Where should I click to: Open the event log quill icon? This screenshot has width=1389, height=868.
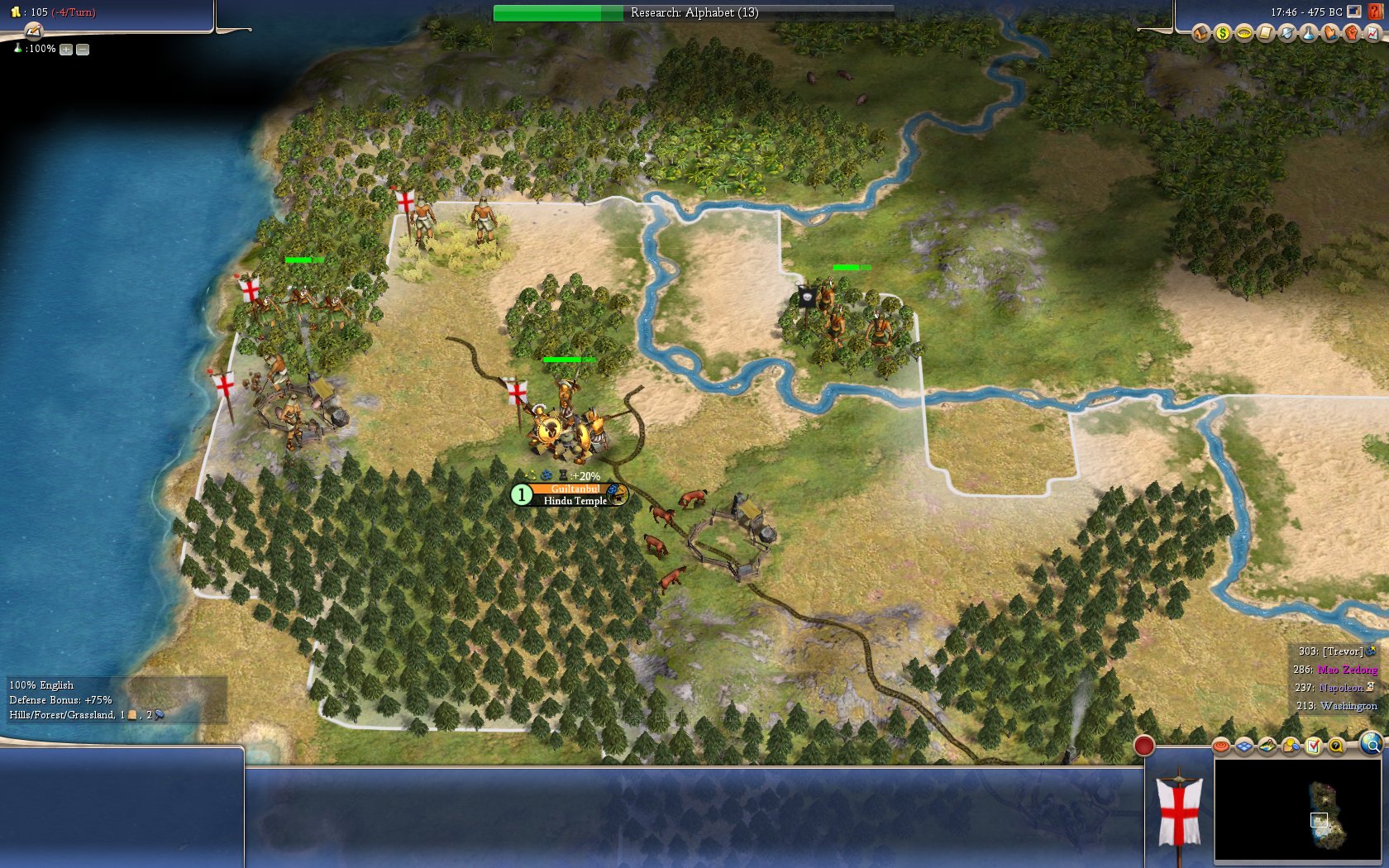tap(33, 31)
